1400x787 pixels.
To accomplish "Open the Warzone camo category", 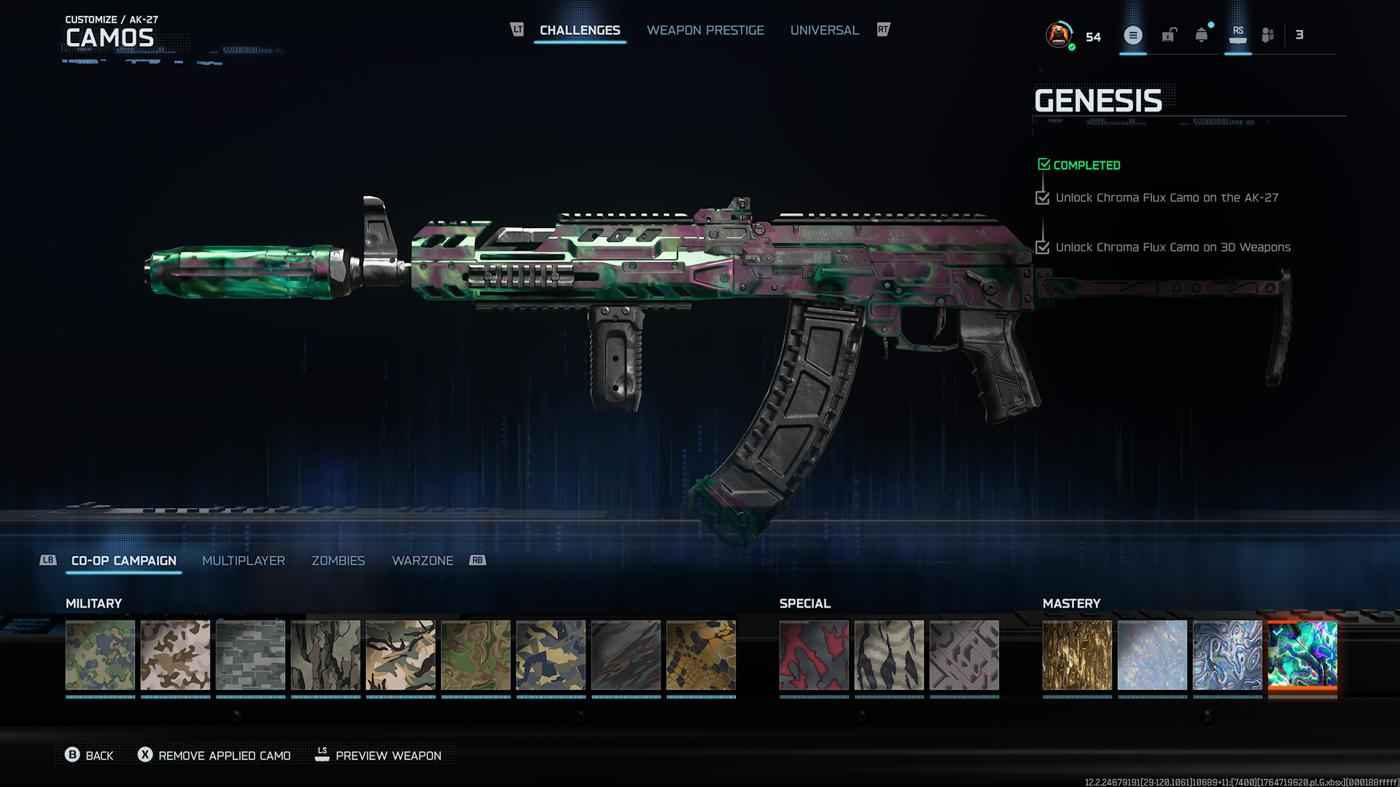I will pos(422,561).
